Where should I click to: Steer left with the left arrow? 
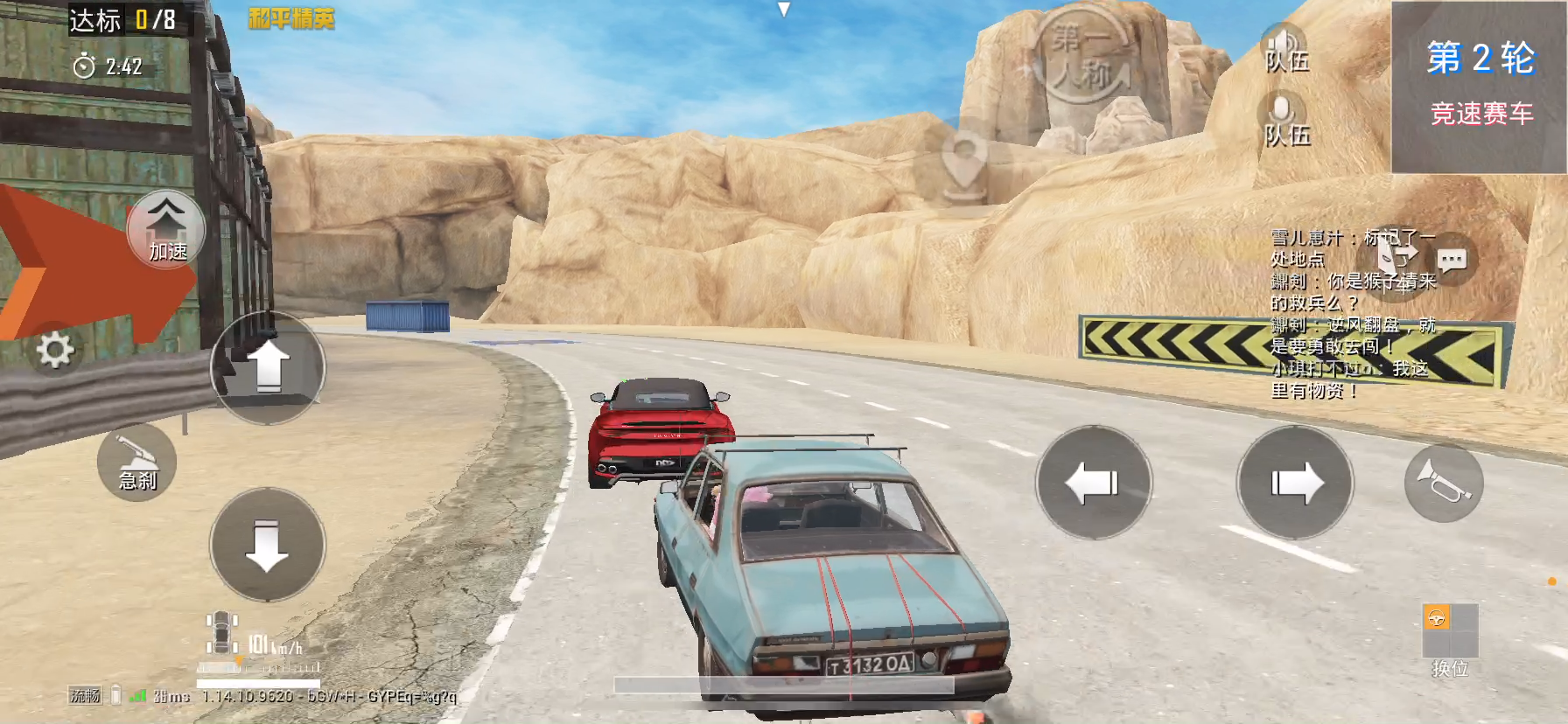1093,483
